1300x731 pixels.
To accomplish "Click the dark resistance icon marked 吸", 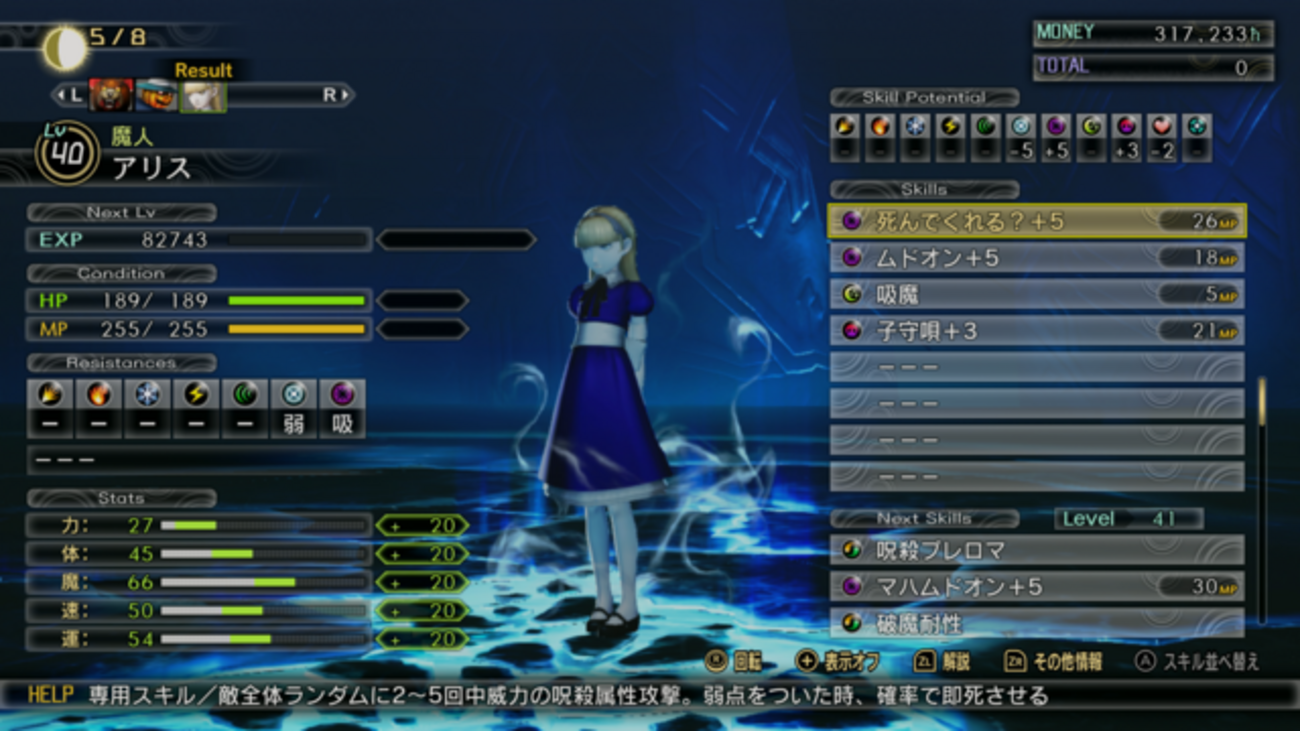I will pyautogui.click(x=342, y=395).
